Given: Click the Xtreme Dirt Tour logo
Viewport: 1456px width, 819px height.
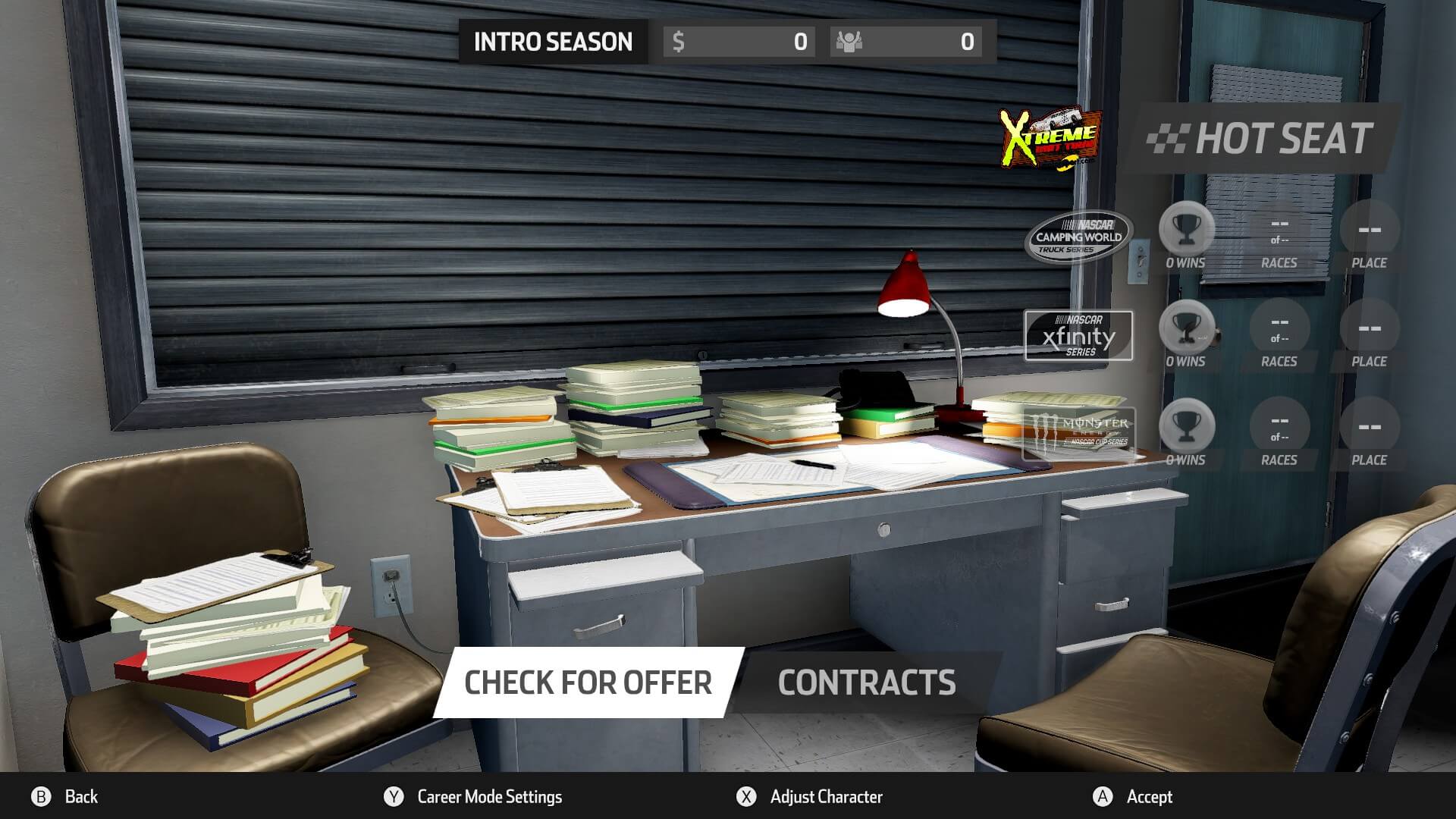Looking at the screenshot, I should pyautogui.click(x=1050, y=139).
